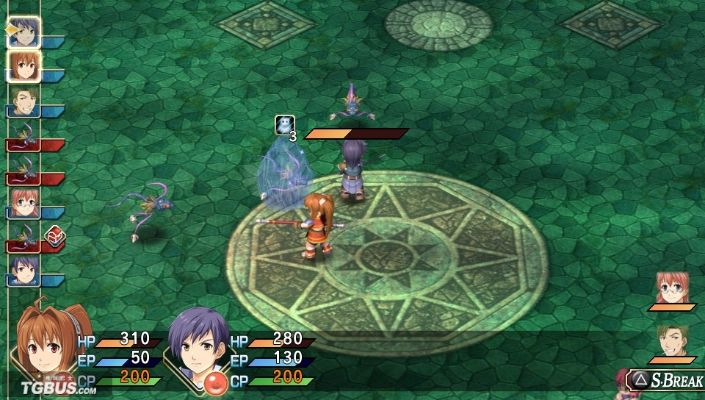Trigger the glasses girl's S-Break portrait

670,288
